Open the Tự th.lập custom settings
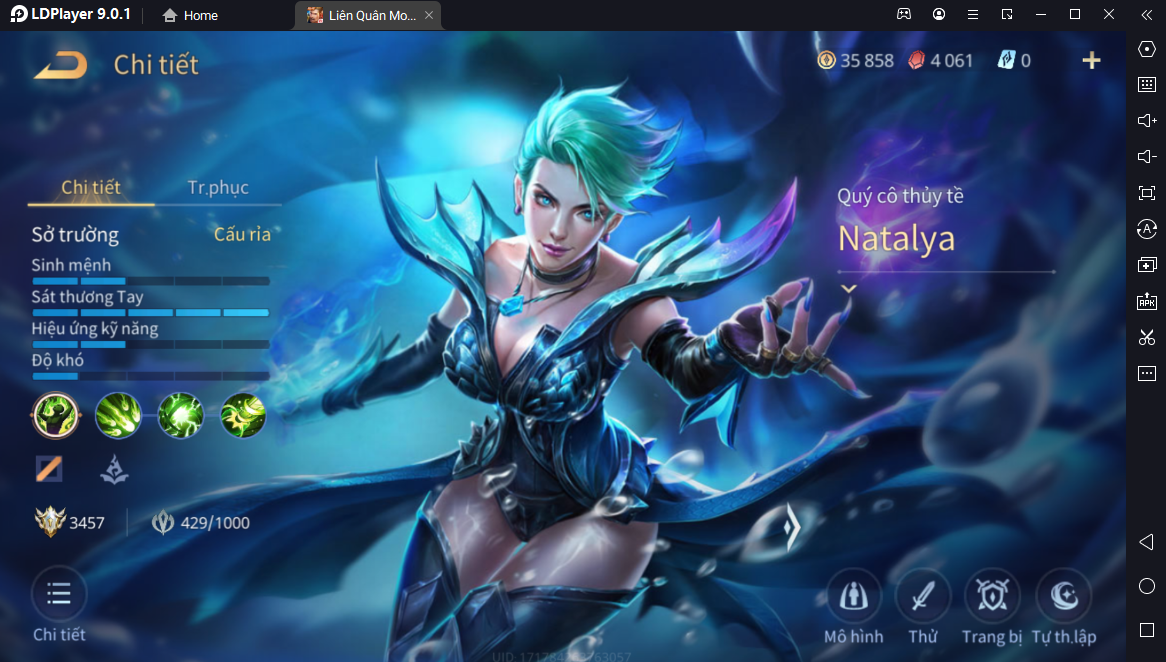This screenshot has width=1166, height=662. (1063, 598)
